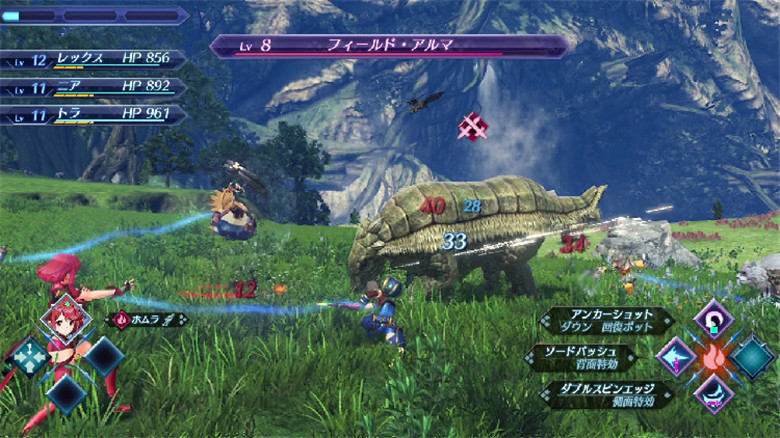Unleash the flame Blade Special in center
Image resolution: width=780 pixels, height=438 pixels.
tap(713, 356)
